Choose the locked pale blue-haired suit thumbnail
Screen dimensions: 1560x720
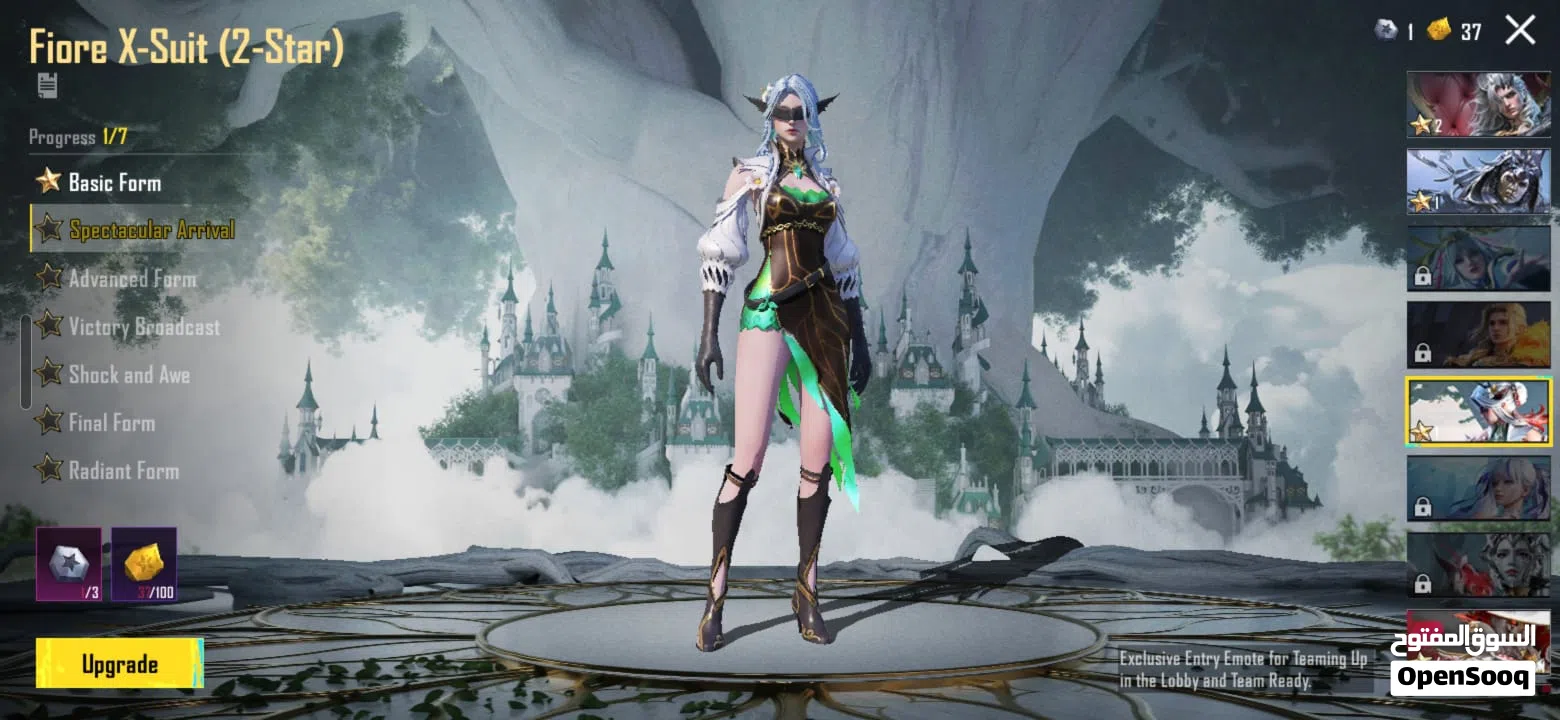pos(1478,488)
